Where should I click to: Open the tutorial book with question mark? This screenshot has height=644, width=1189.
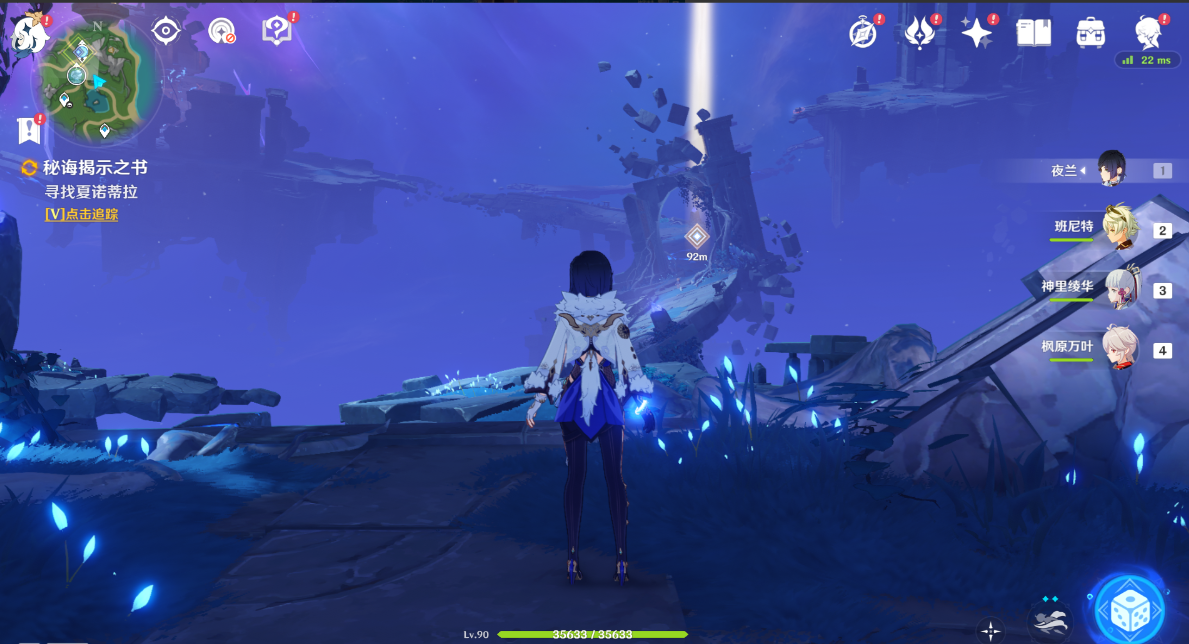(277, 31)
